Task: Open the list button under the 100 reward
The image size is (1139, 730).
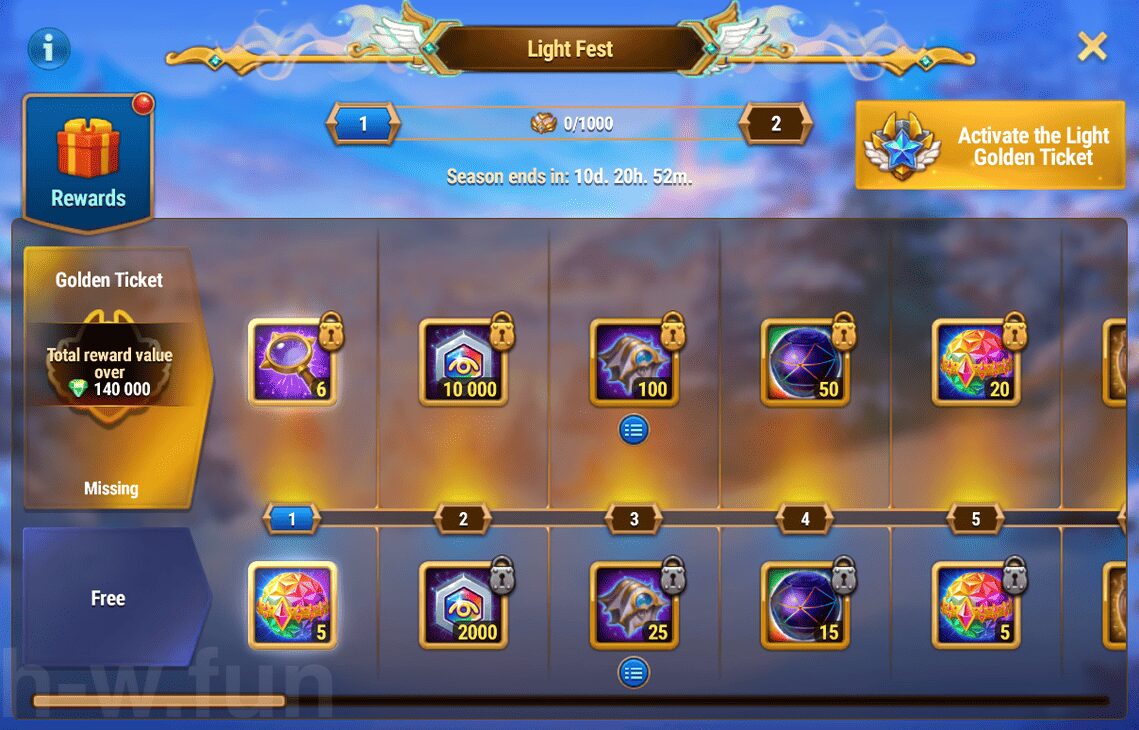Action: coord(634,430)
